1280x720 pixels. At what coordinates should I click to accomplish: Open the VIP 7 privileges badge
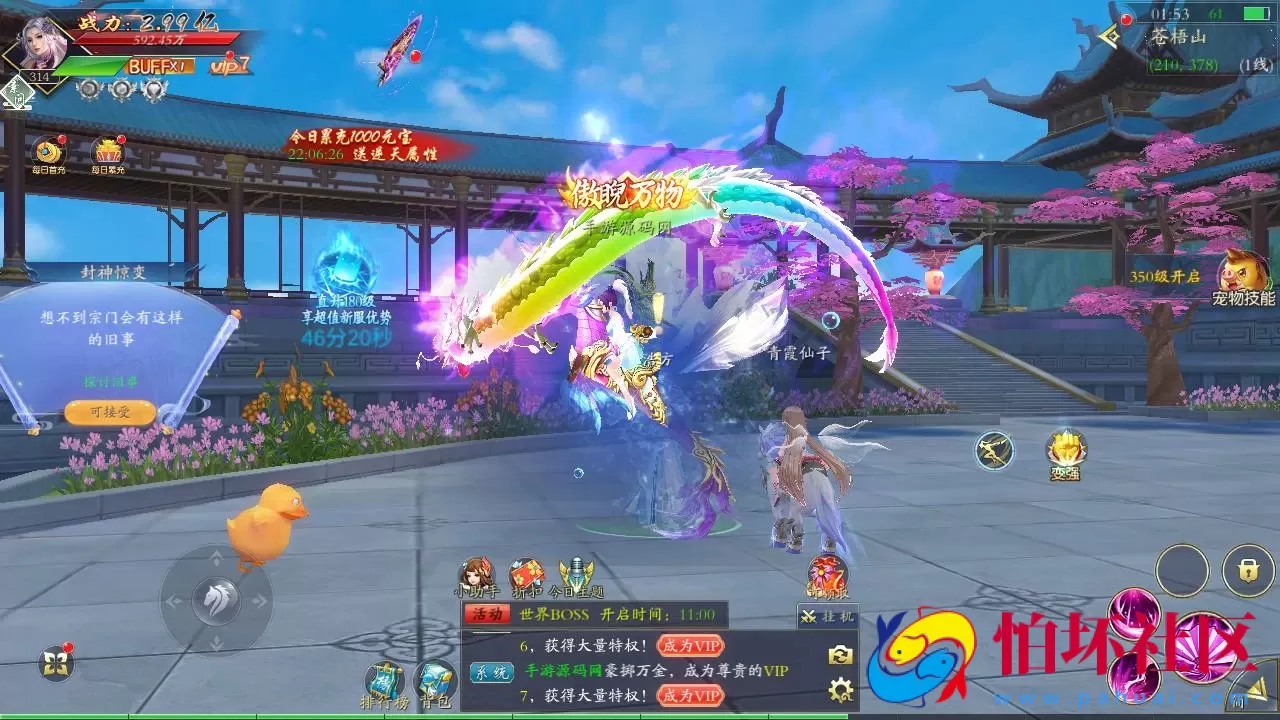click(230, 65)
